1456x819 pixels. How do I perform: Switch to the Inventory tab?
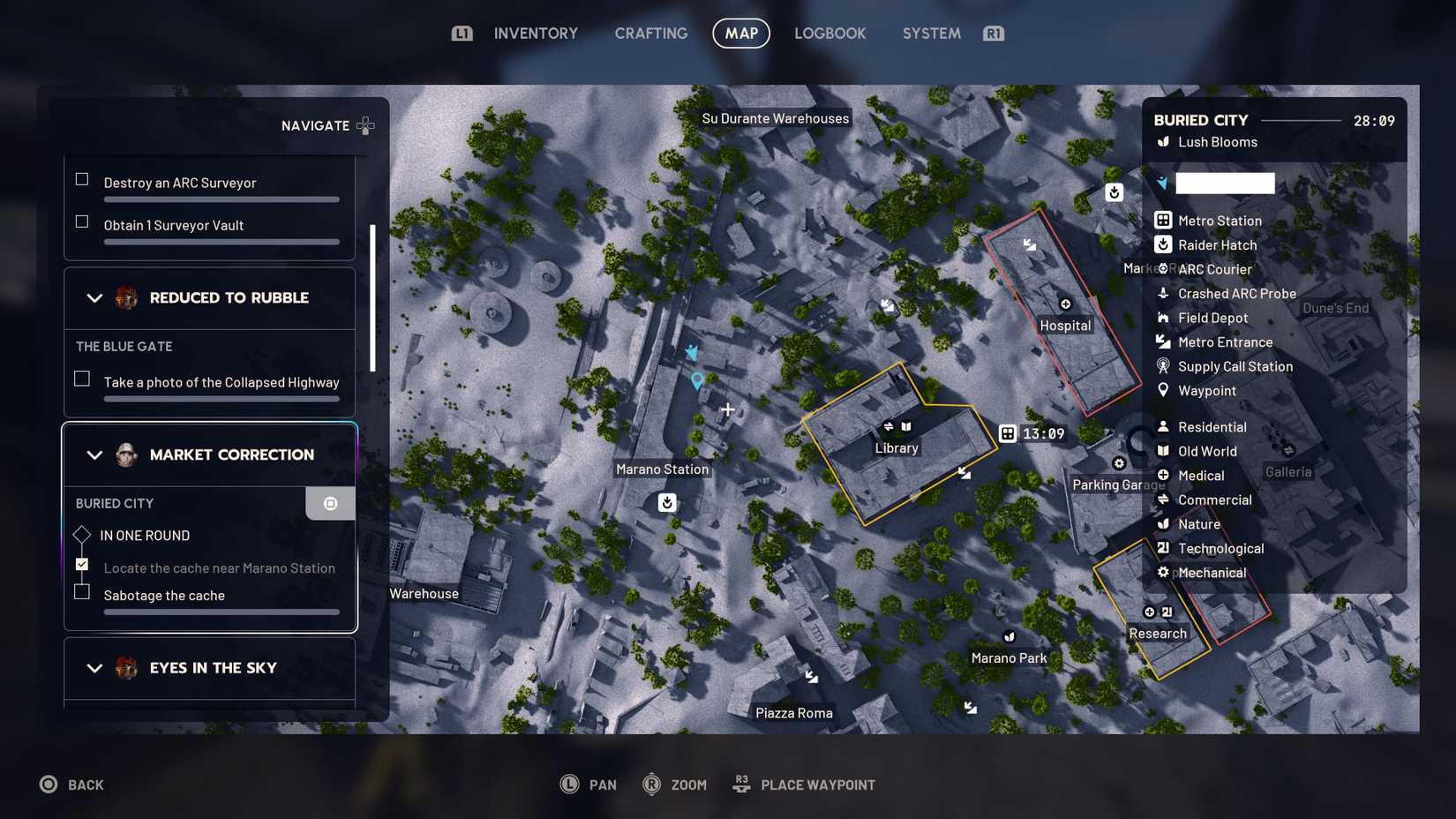(x=535, y=33)
